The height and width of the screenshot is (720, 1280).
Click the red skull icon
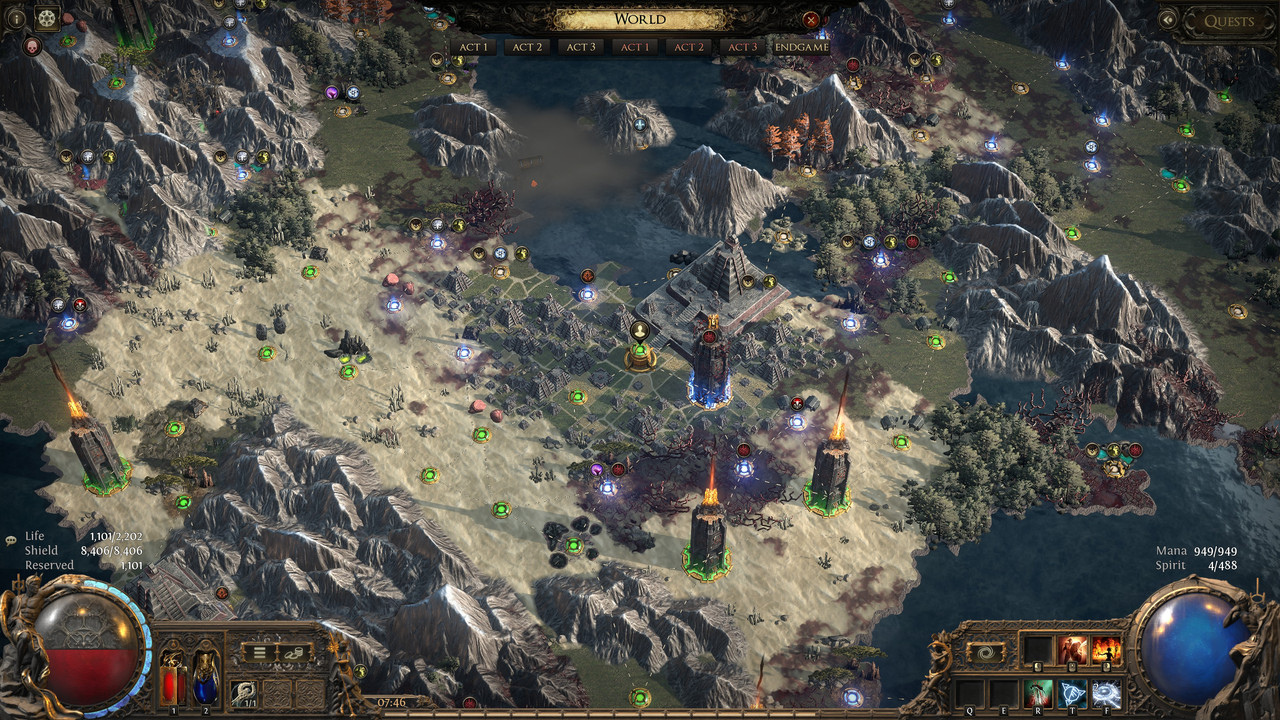point(32,46)
